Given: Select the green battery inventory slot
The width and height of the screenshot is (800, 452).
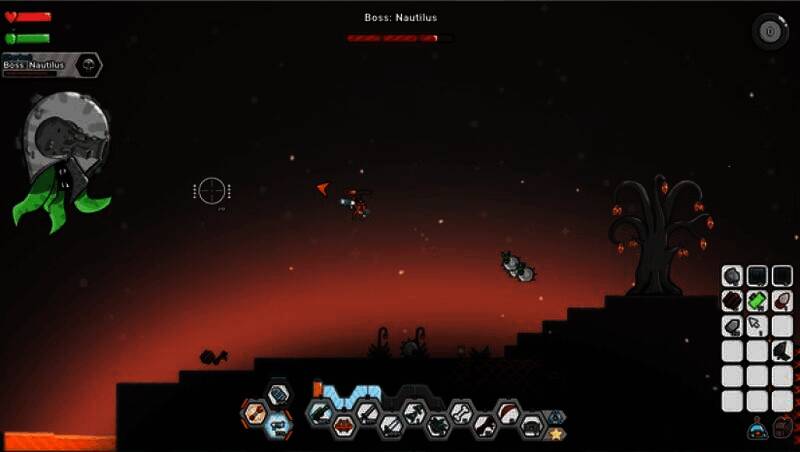Looking at the screenshot, I should pos(757,300).
